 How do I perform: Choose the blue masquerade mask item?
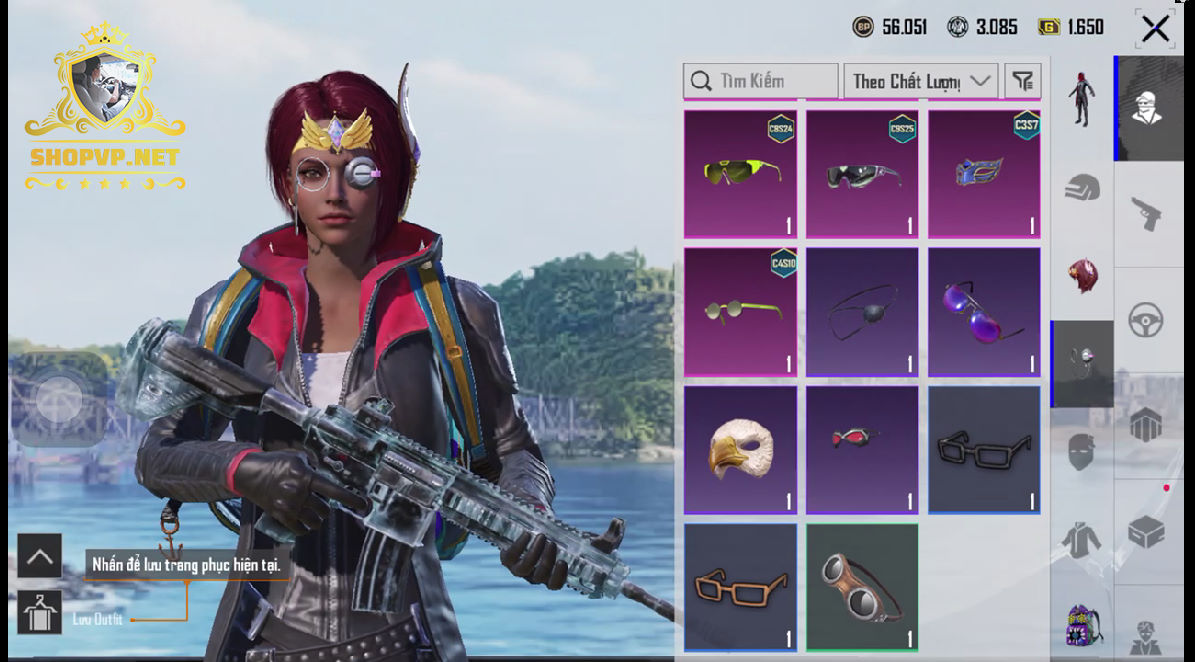click(x=984, y=174)
